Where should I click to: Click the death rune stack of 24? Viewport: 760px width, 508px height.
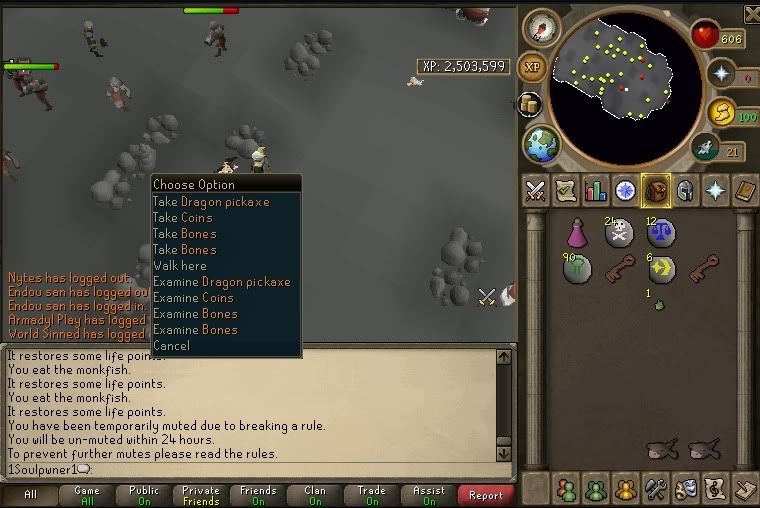619,235
